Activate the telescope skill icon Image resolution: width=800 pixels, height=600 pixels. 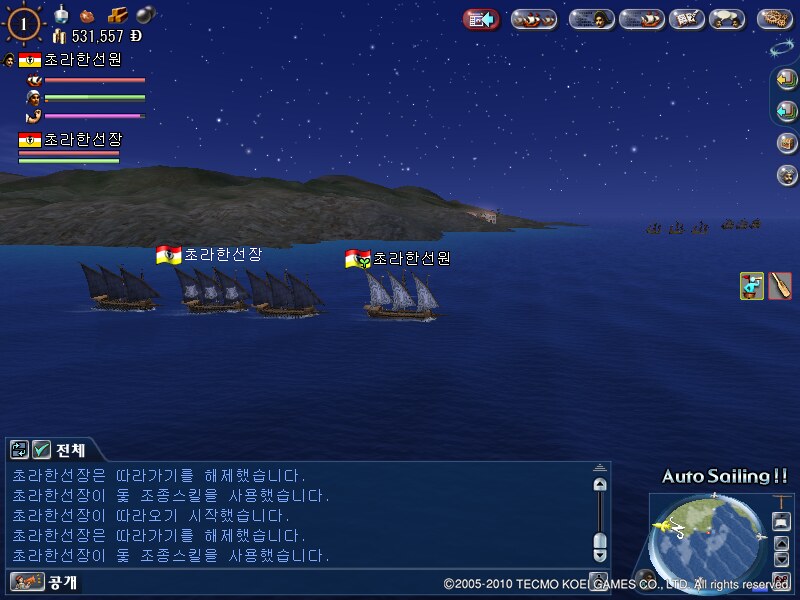point(752,285)
